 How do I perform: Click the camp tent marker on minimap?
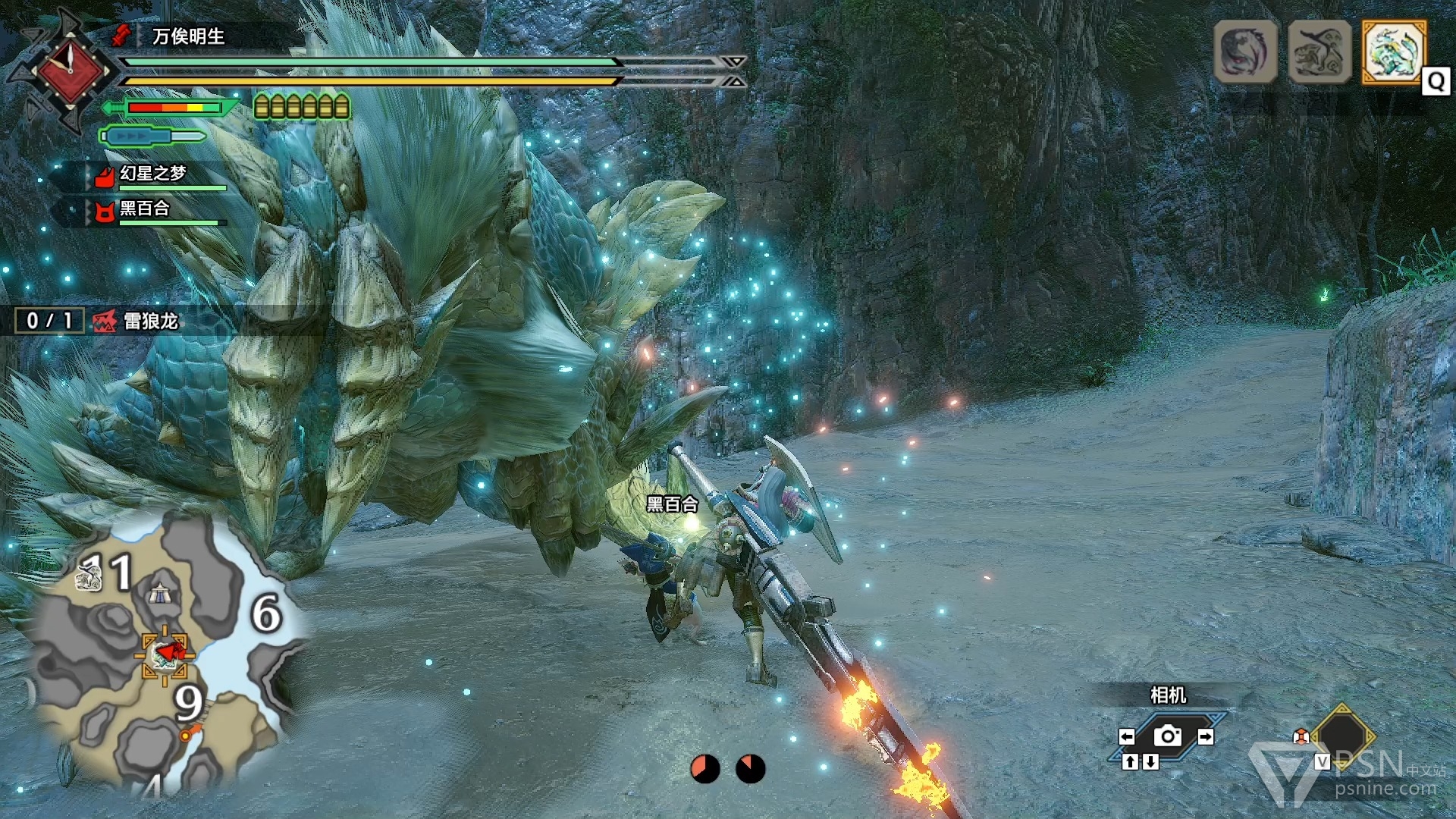coord(159,595)
